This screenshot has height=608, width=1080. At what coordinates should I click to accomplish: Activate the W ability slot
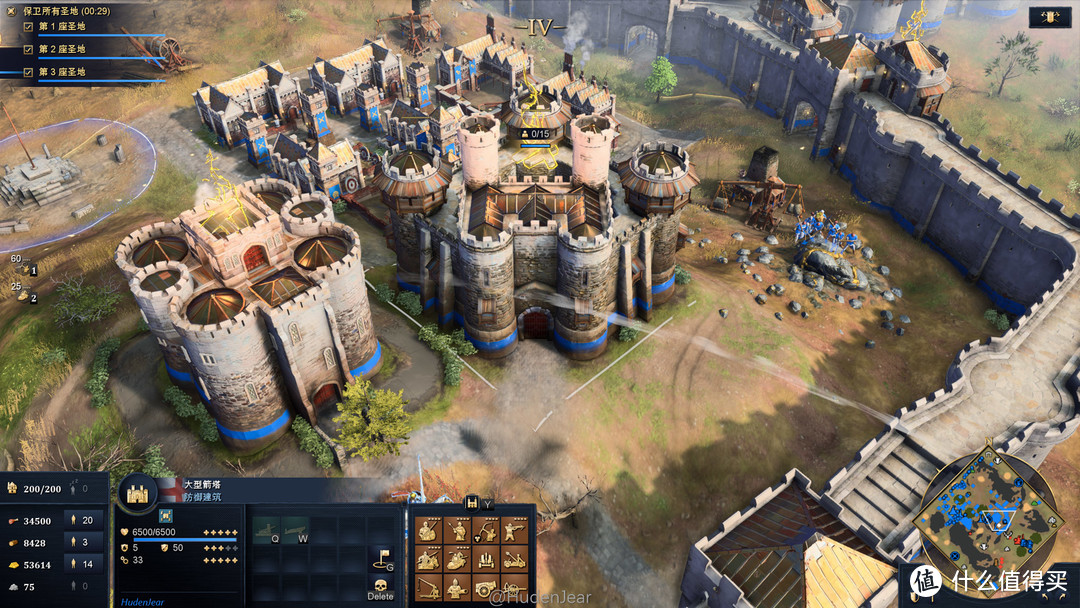296,531
